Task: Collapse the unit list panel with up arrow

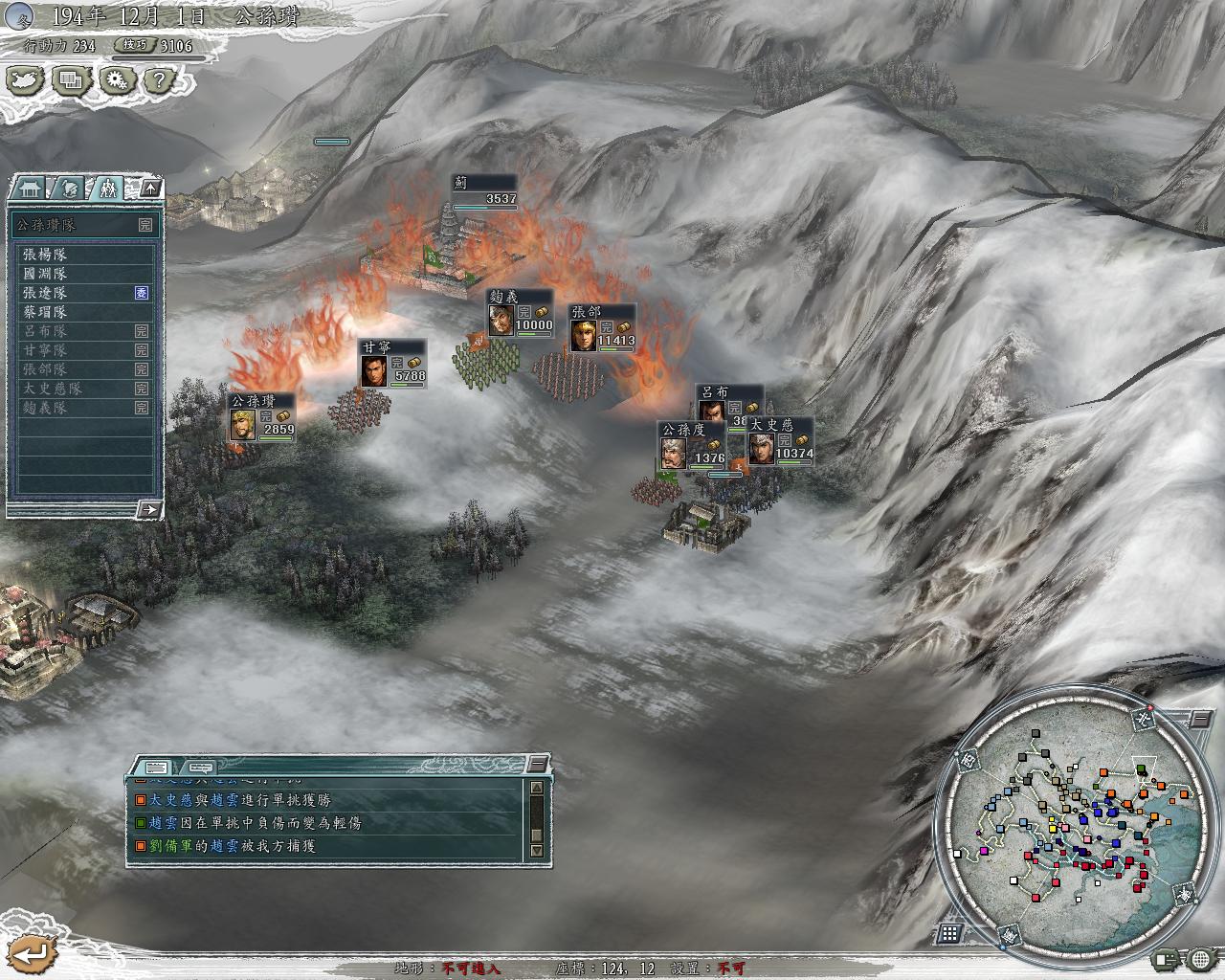Action: [150, 188]
